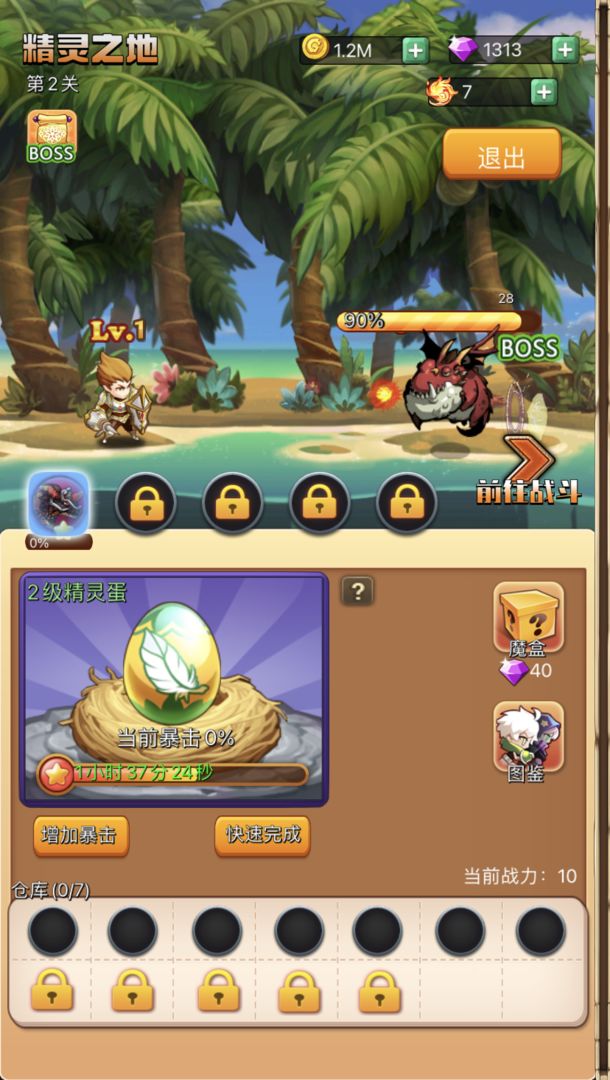Click the orange 退出 exit button
The width and height of the screenshot is (610, 1080).
(501, 156)
